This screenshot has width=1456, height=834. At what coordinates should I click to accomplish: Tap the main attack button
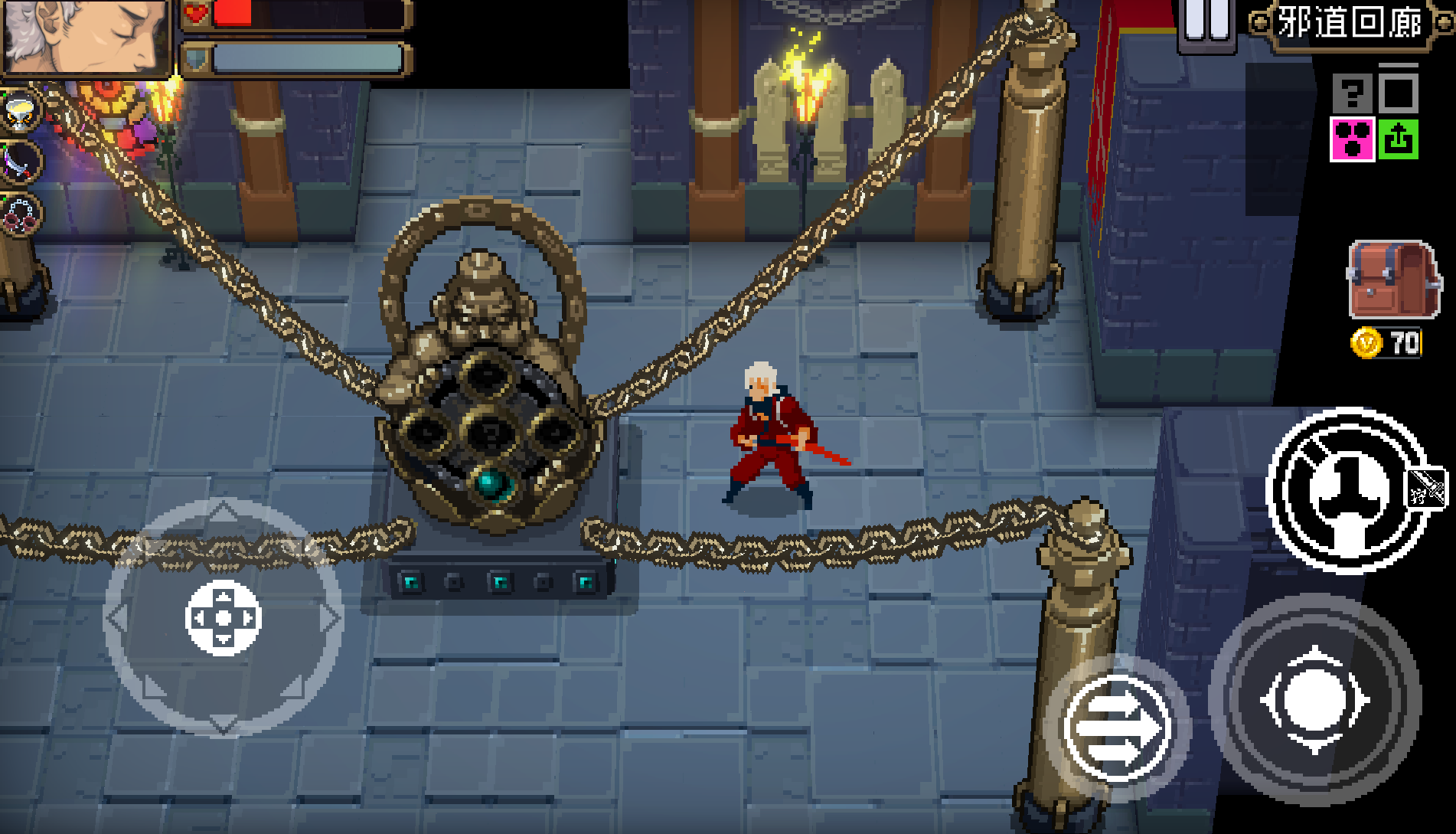click(x=1314, y=700)
